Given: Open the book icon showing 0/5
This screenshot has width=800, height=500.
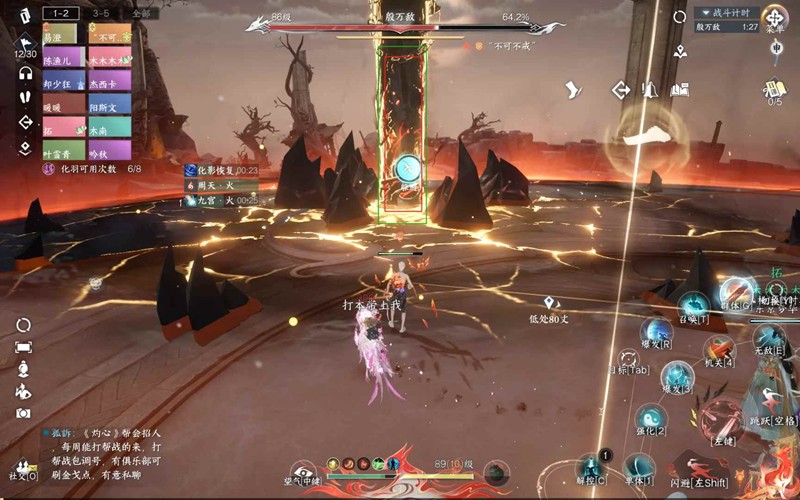Looking at the screenshot, I should click(x=775, y=88).
